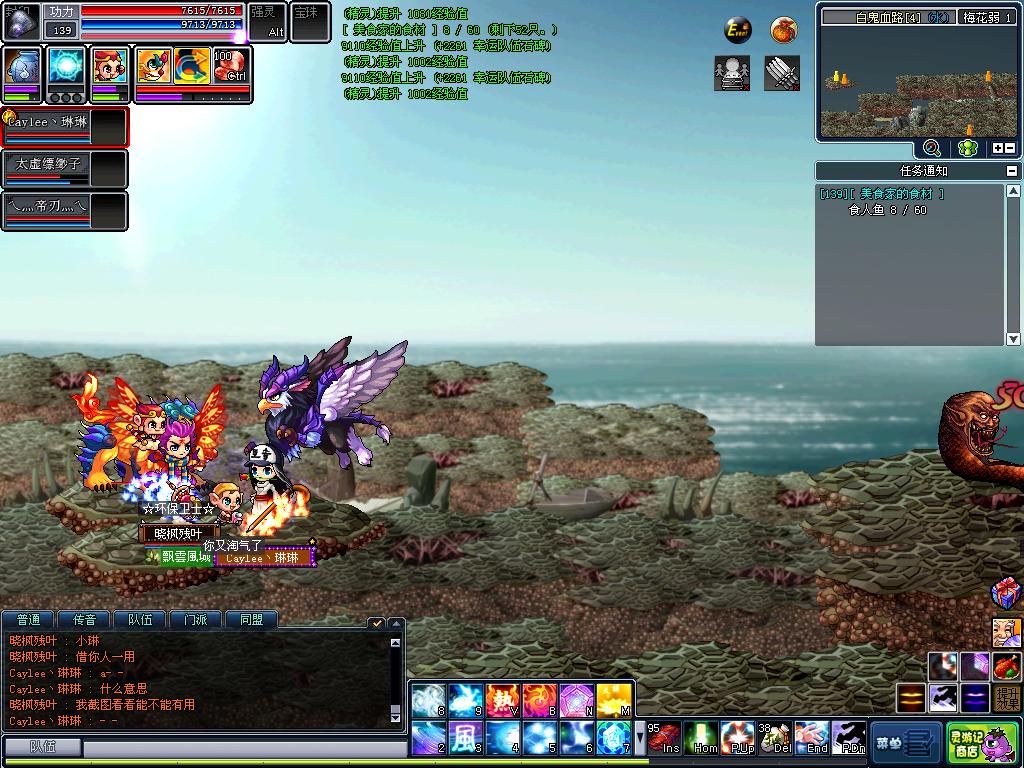The height and width of the screenshot is (768, 1024).
Task: Activate the 風 skill in hotbar
Action: (464, 739)
